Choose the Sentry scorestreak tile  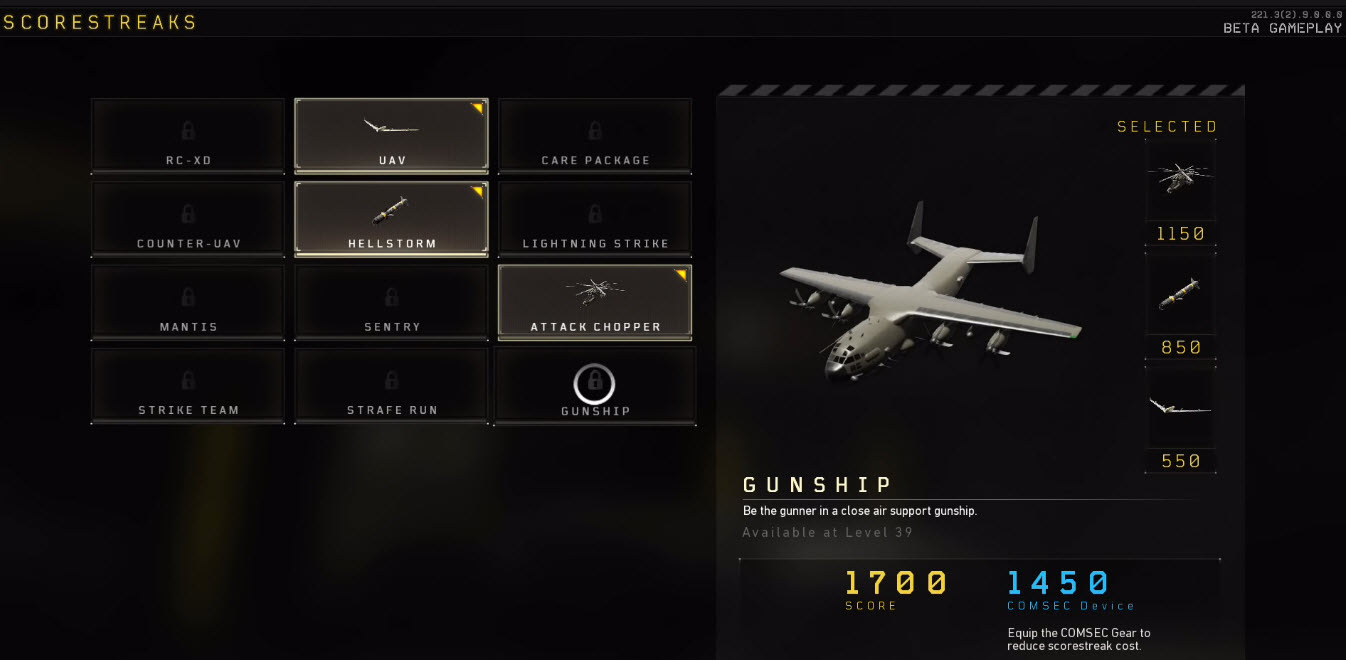point(391,302)
